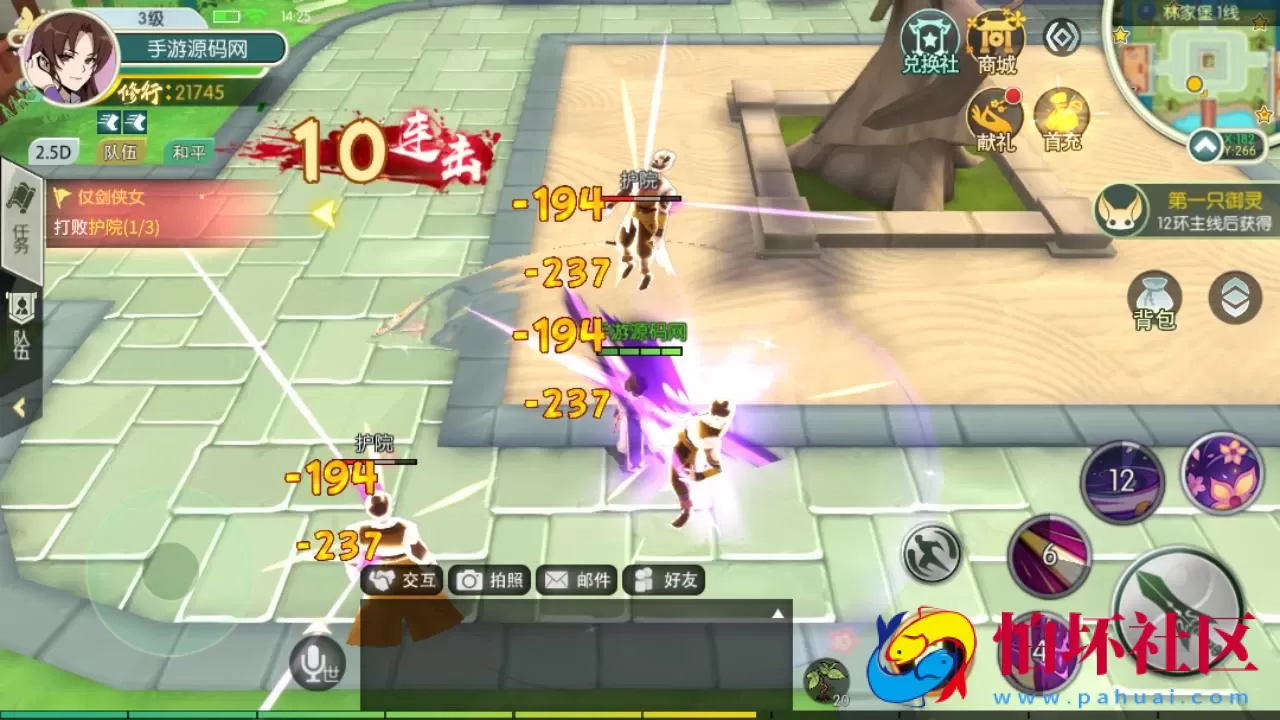Image resolution: width=1280 pixels, height=720 pixels.
Task: Collapse the left sidebar with arrow
Action: tap(19, 406)
